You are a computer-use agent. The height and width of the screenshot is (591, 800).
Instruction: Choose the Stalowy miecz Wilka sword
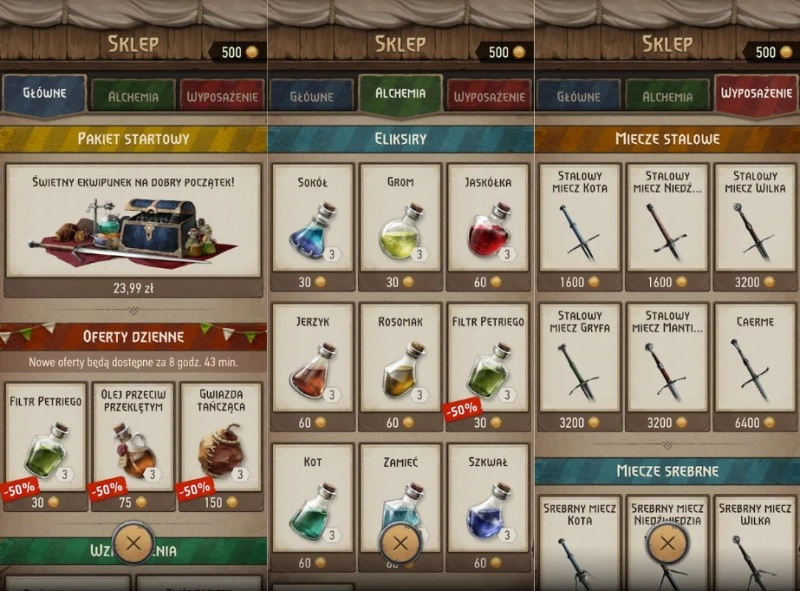(755, 227)
